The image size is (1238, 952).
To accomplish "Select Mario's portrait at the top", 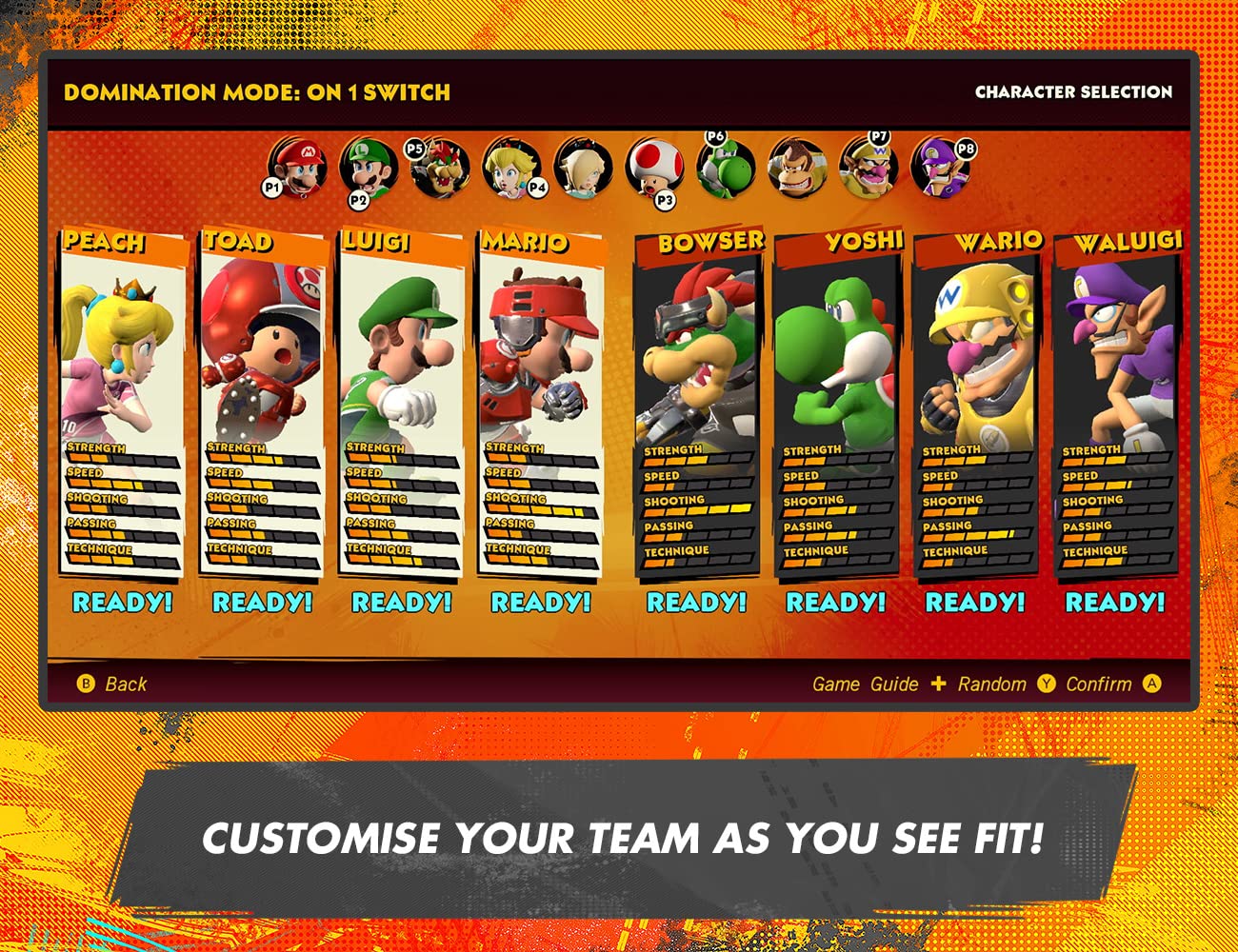I will click(300, 169).
